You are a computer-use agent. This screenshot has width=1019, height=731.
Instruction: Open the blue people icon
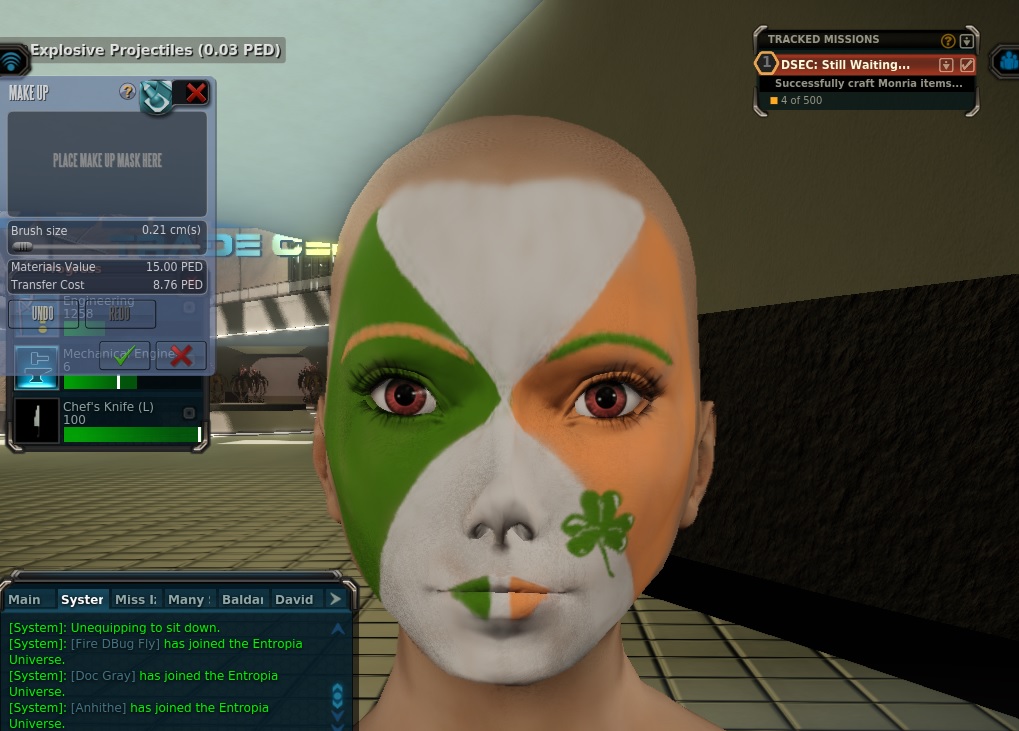coord(1006,62)
